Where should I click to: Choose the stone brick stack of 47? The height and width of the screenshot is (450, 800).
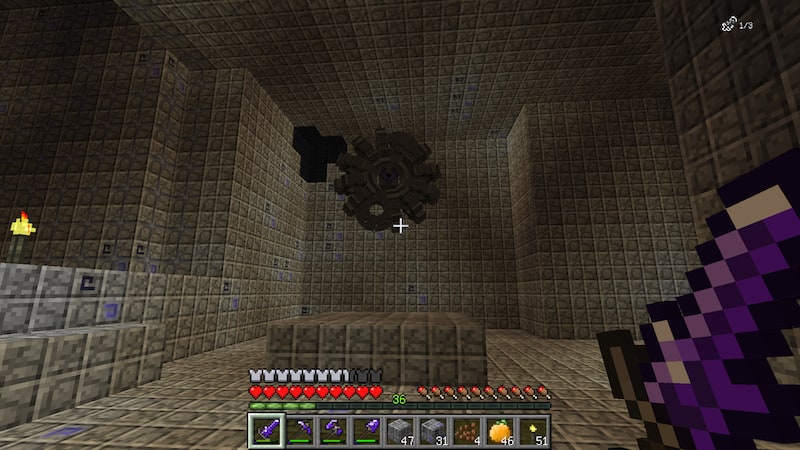400,431
